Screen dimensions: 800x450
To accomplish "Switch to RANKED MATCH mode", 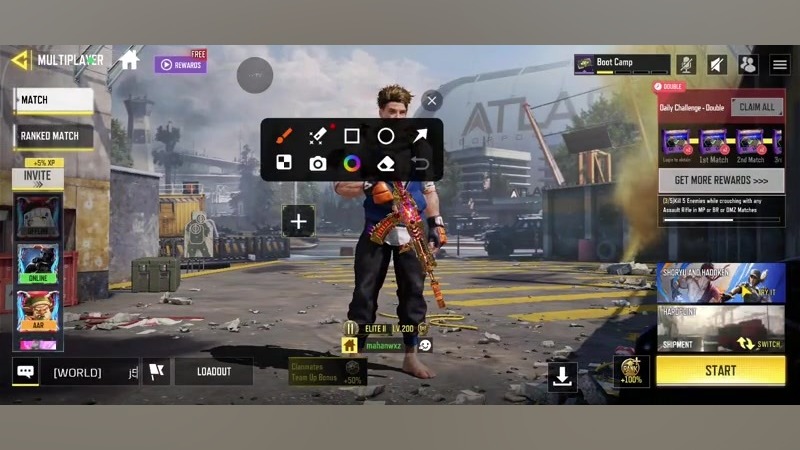I will (54, 135).
